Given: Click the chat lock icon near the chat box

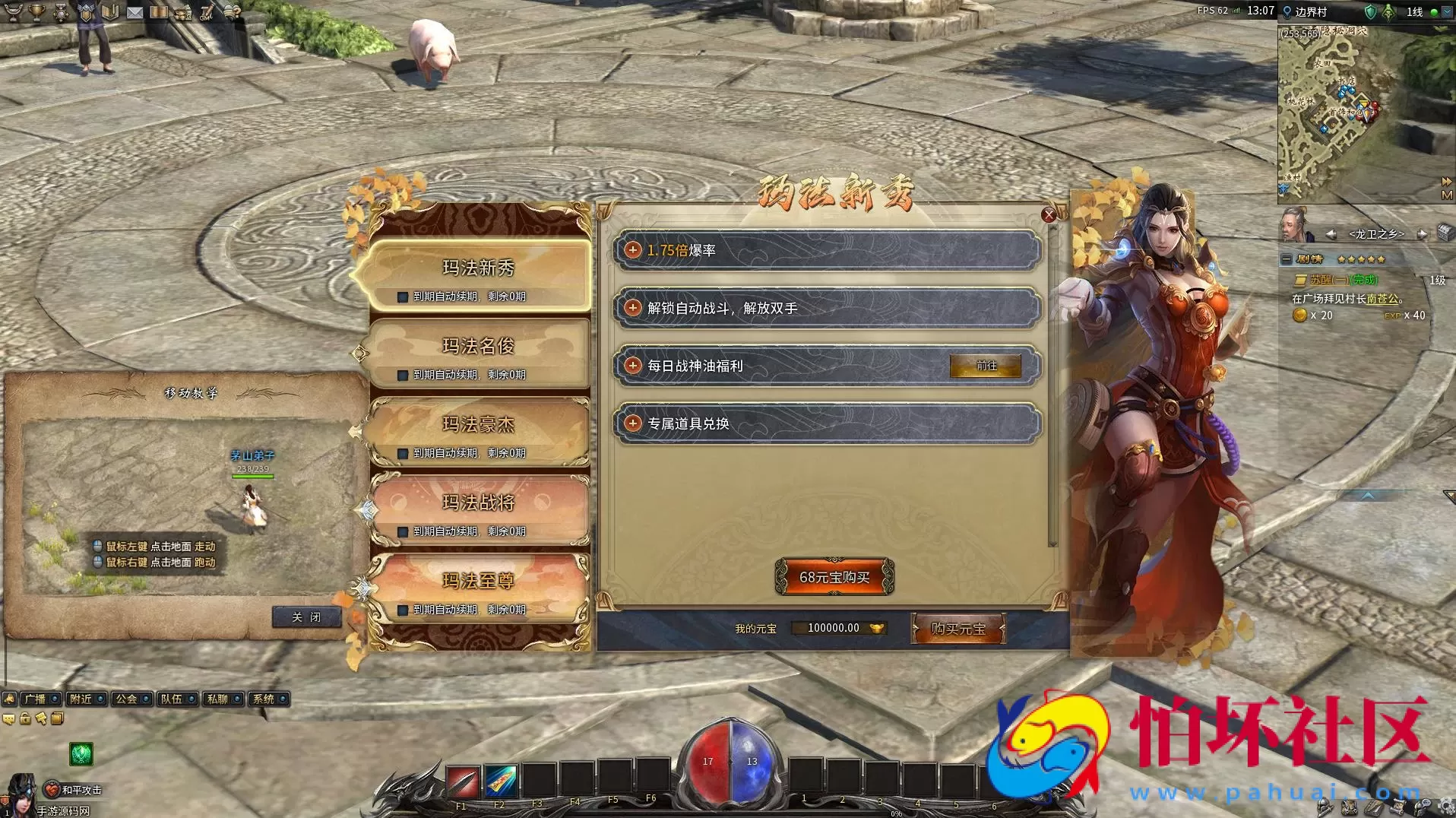Looking at the screenshot, I should coord(25,717).
